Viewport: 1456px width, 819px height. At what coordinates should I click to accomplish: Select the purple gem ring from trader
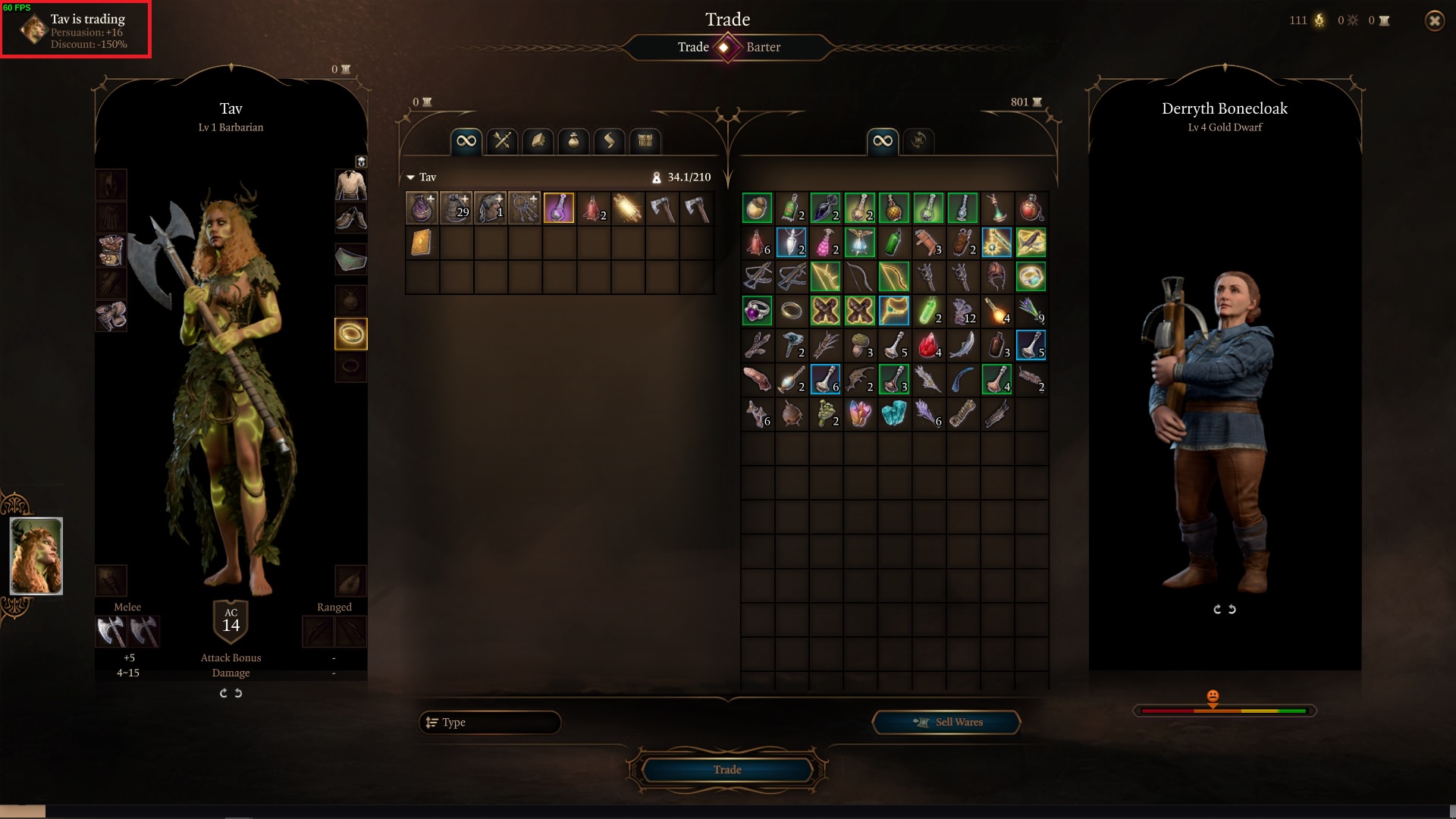click(x=757, y=311)
